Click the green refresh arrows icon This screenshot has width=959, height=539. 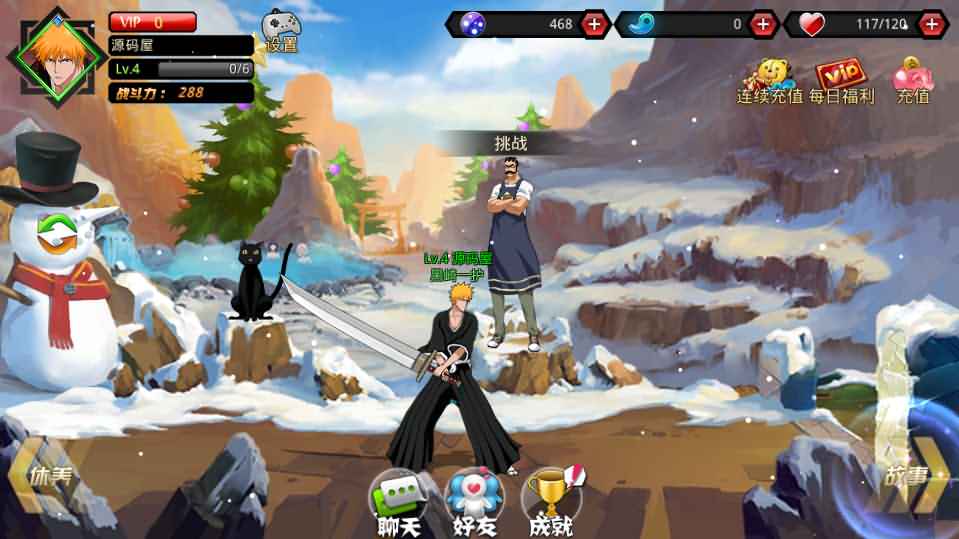(57, 232)
